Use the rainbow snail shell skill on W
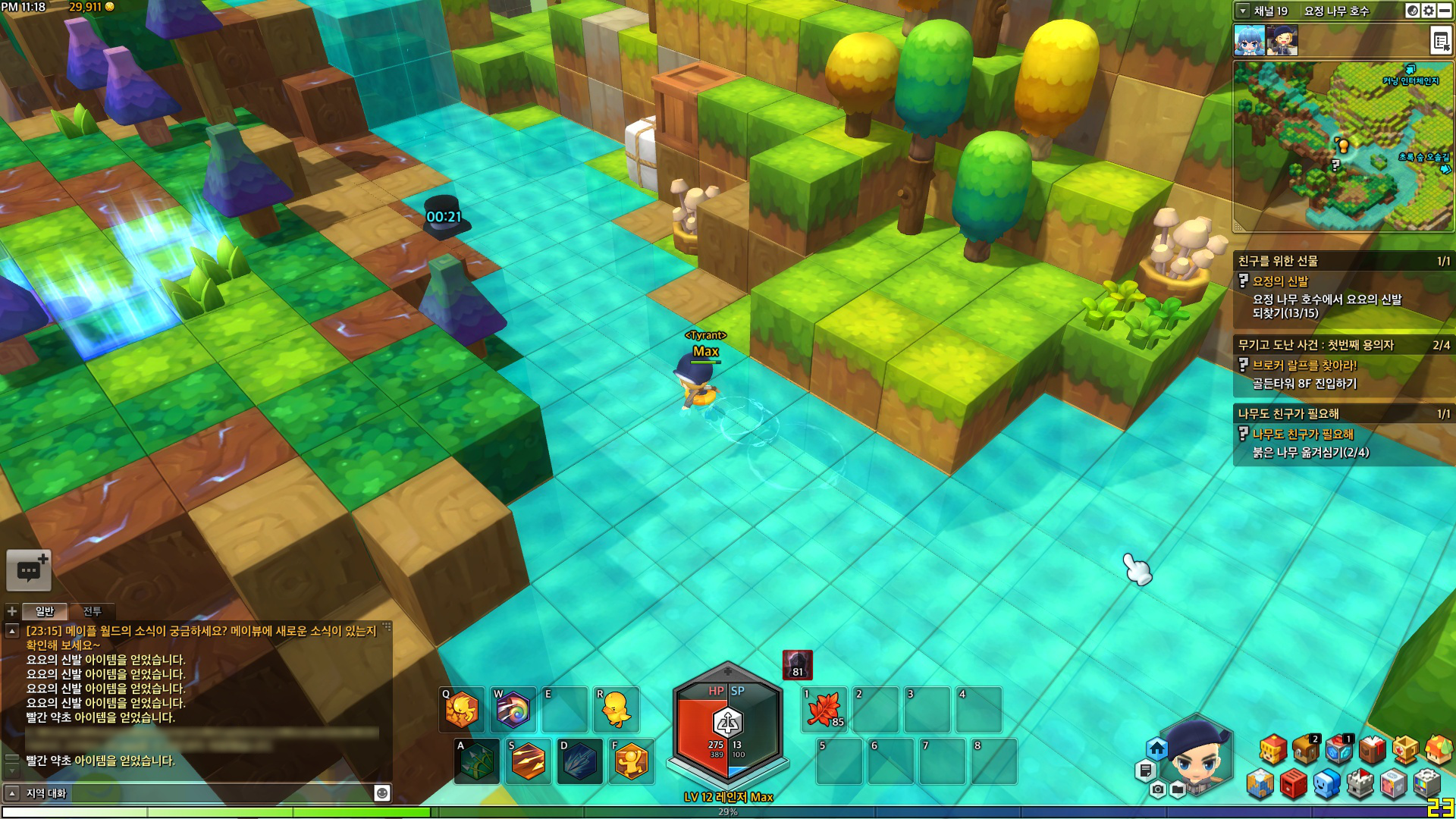This screenshot has height=819, width=1456. tap(513, 710)
